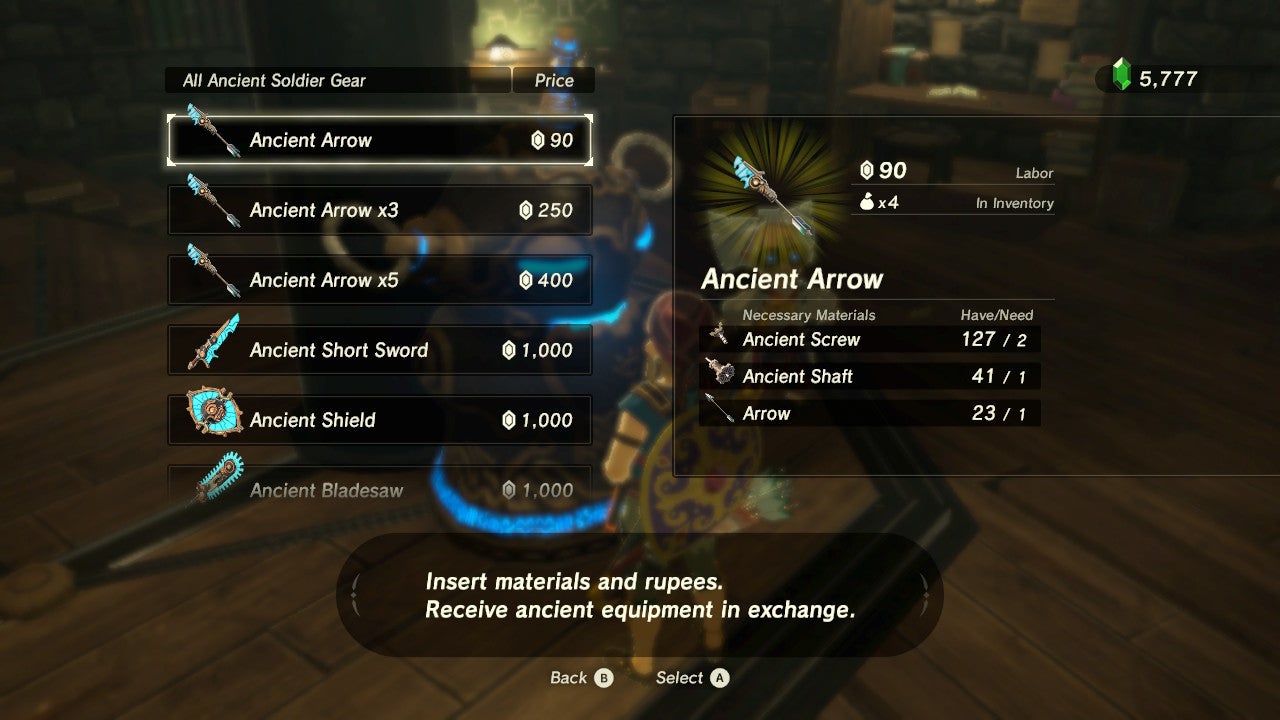Click the Ancient Arrow preview thumbnail
This screenshot has width=1280, height=720.
click(775, 198)
